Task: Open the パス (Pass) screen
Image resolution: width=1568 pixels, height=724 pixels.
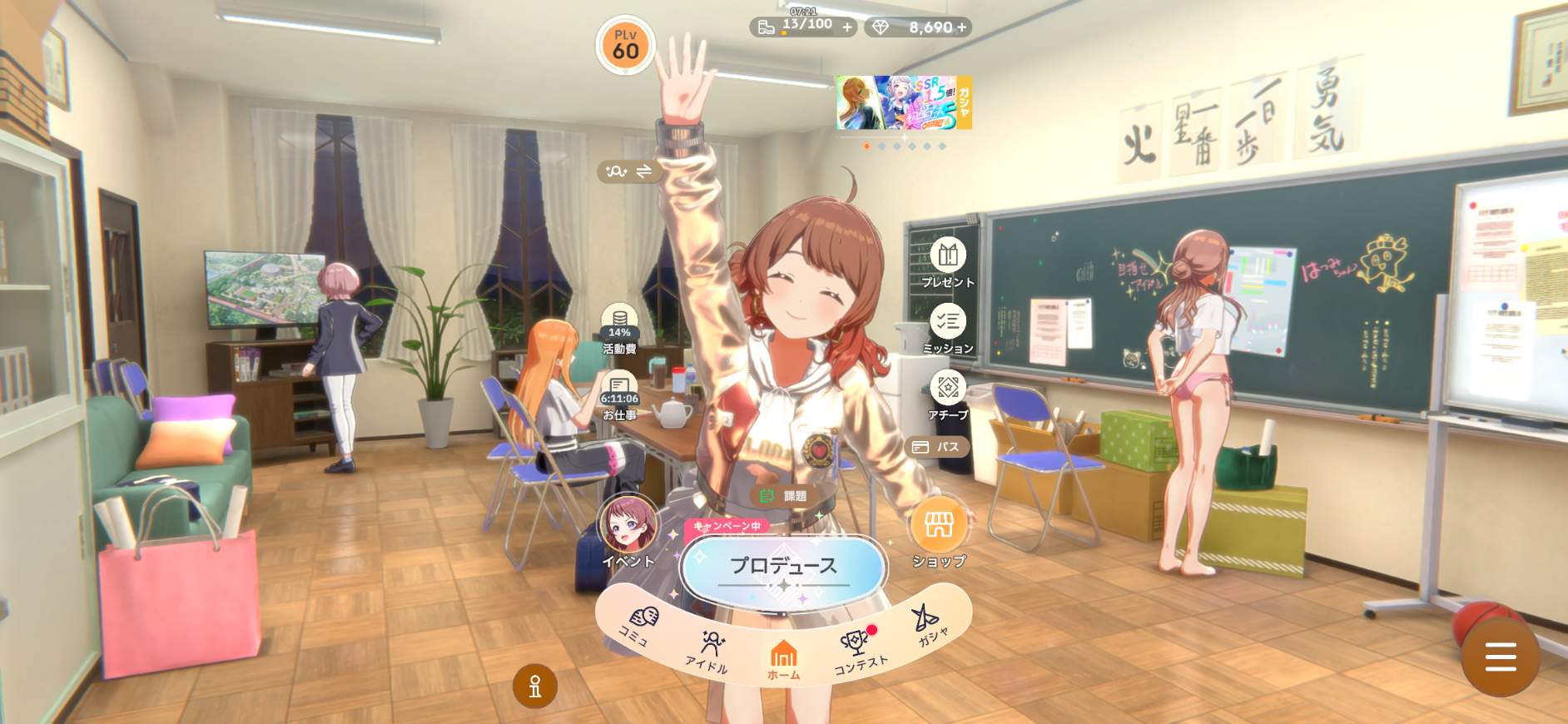Action: click(x=937, y=447)
